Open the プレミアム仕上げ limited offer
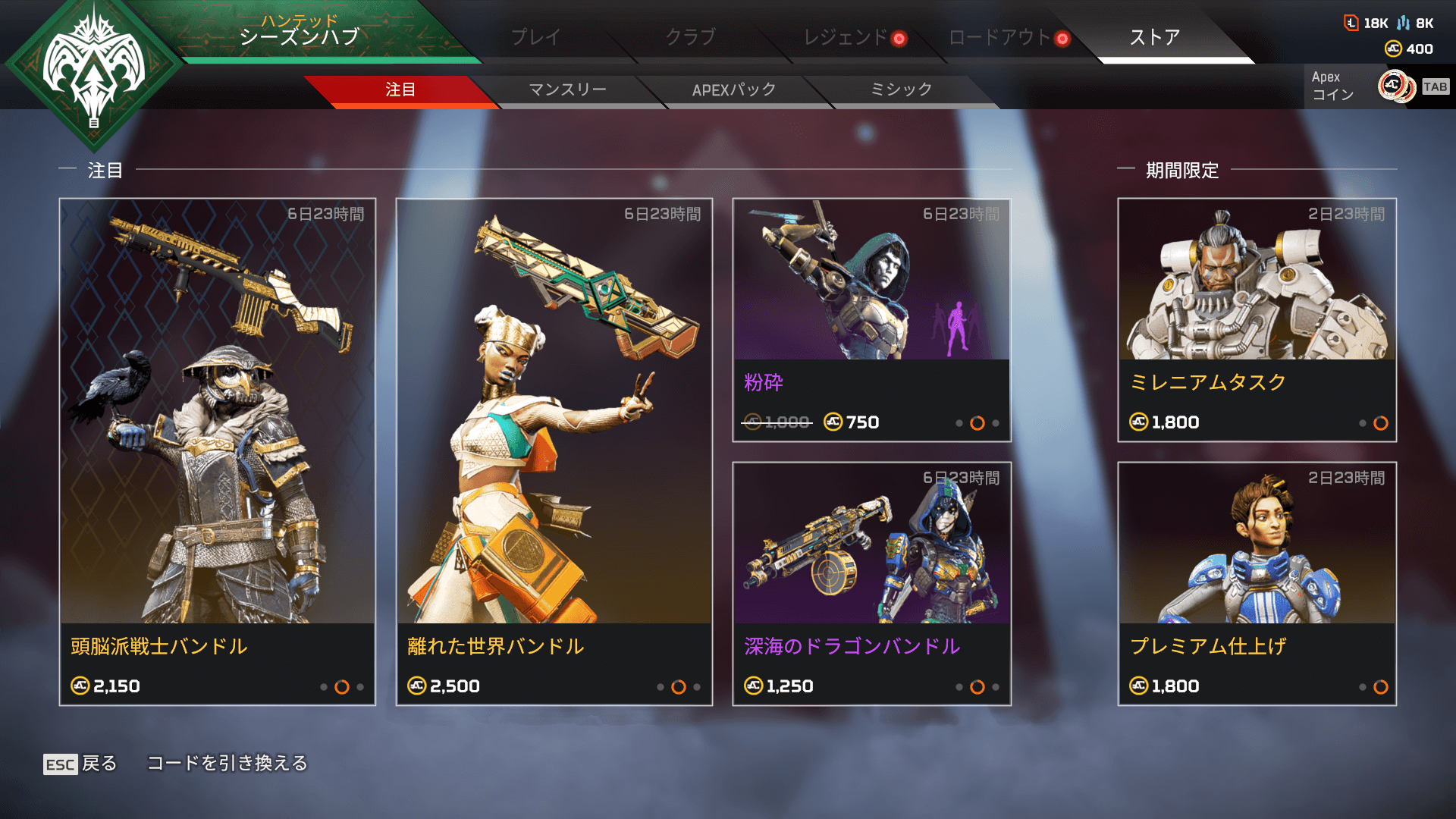The image size is (1456, 819). [1257, 583]
